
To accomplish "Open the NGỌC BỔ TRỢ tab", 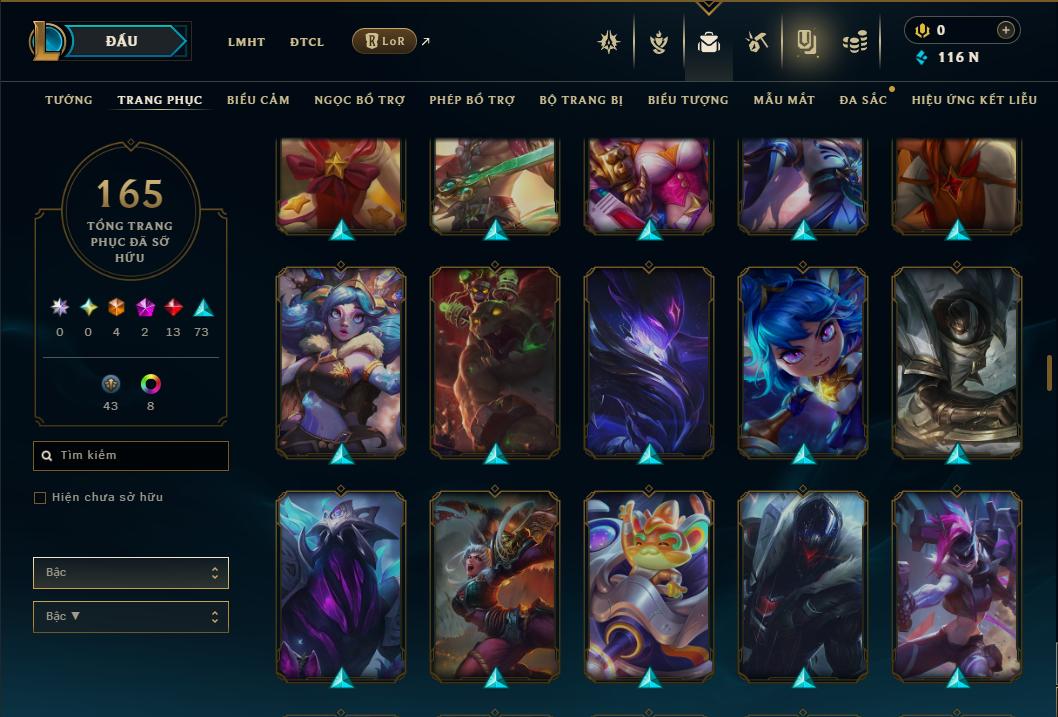I will 360,100.
